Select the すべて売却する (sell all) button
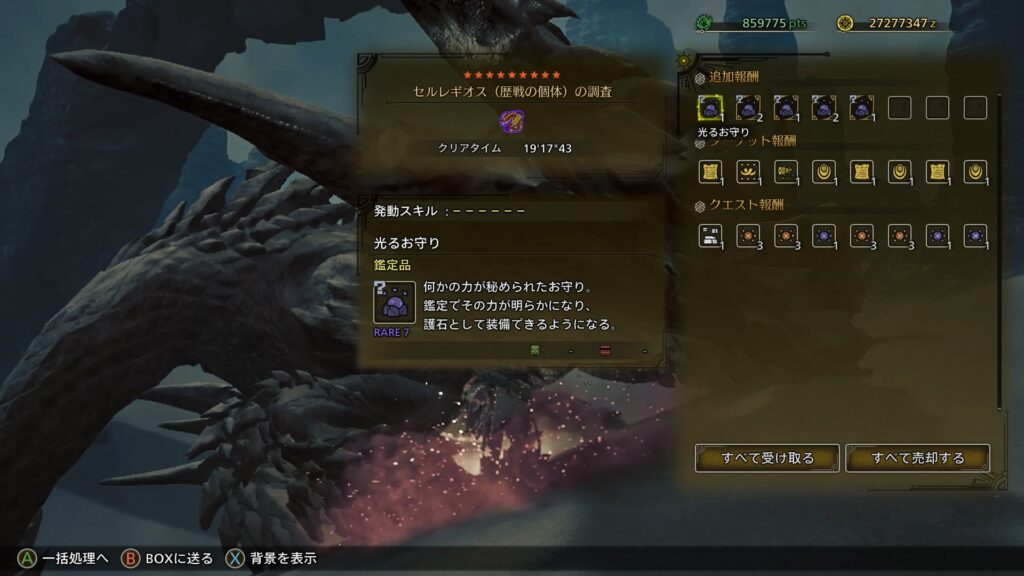Screen dimensions: 1024x576 click(x=917, y=458)
